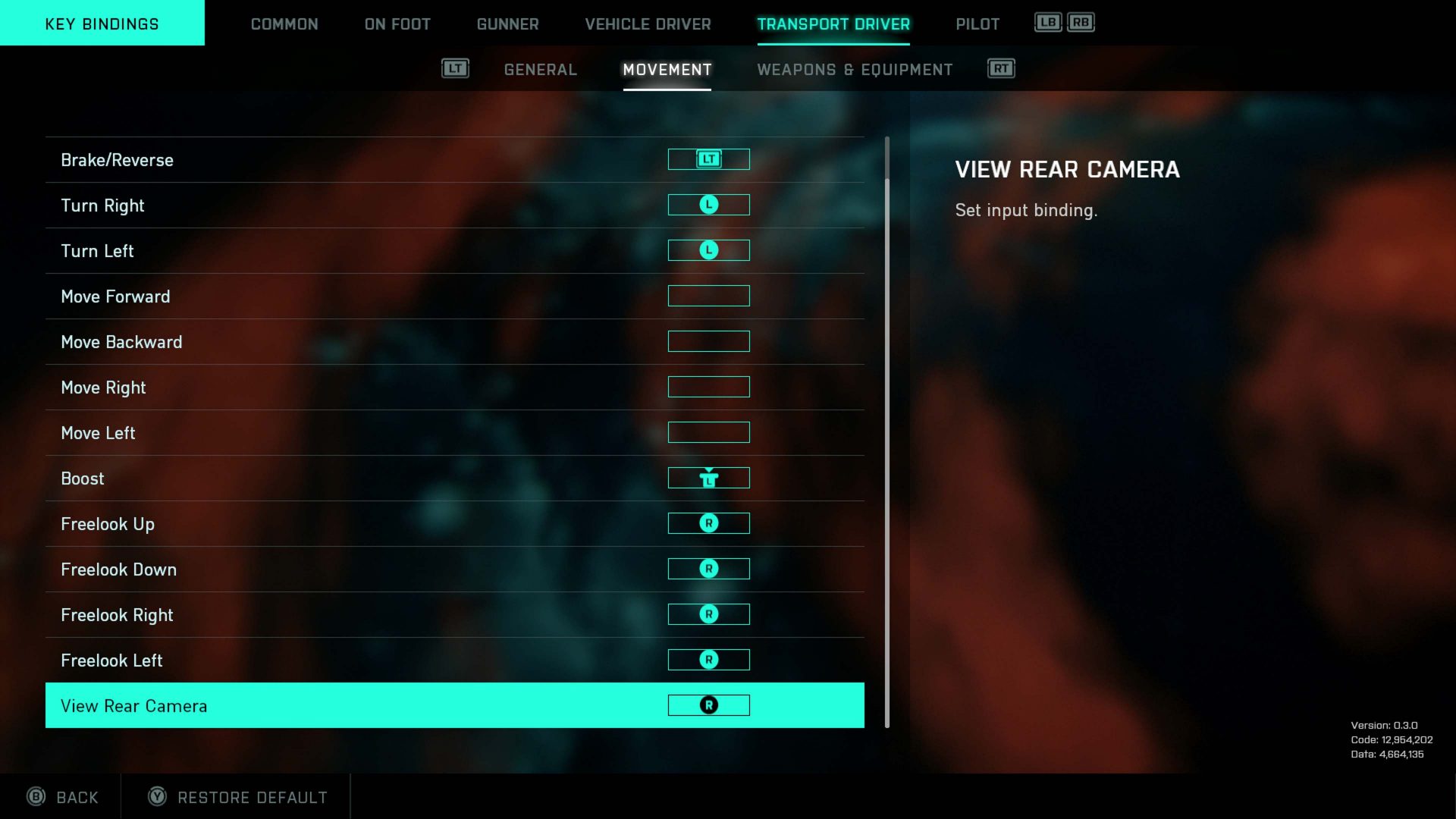Click the LT trigger icon beside General
Image resolution: width=1456 pixels, height=819 pixels.
(455, 67)
